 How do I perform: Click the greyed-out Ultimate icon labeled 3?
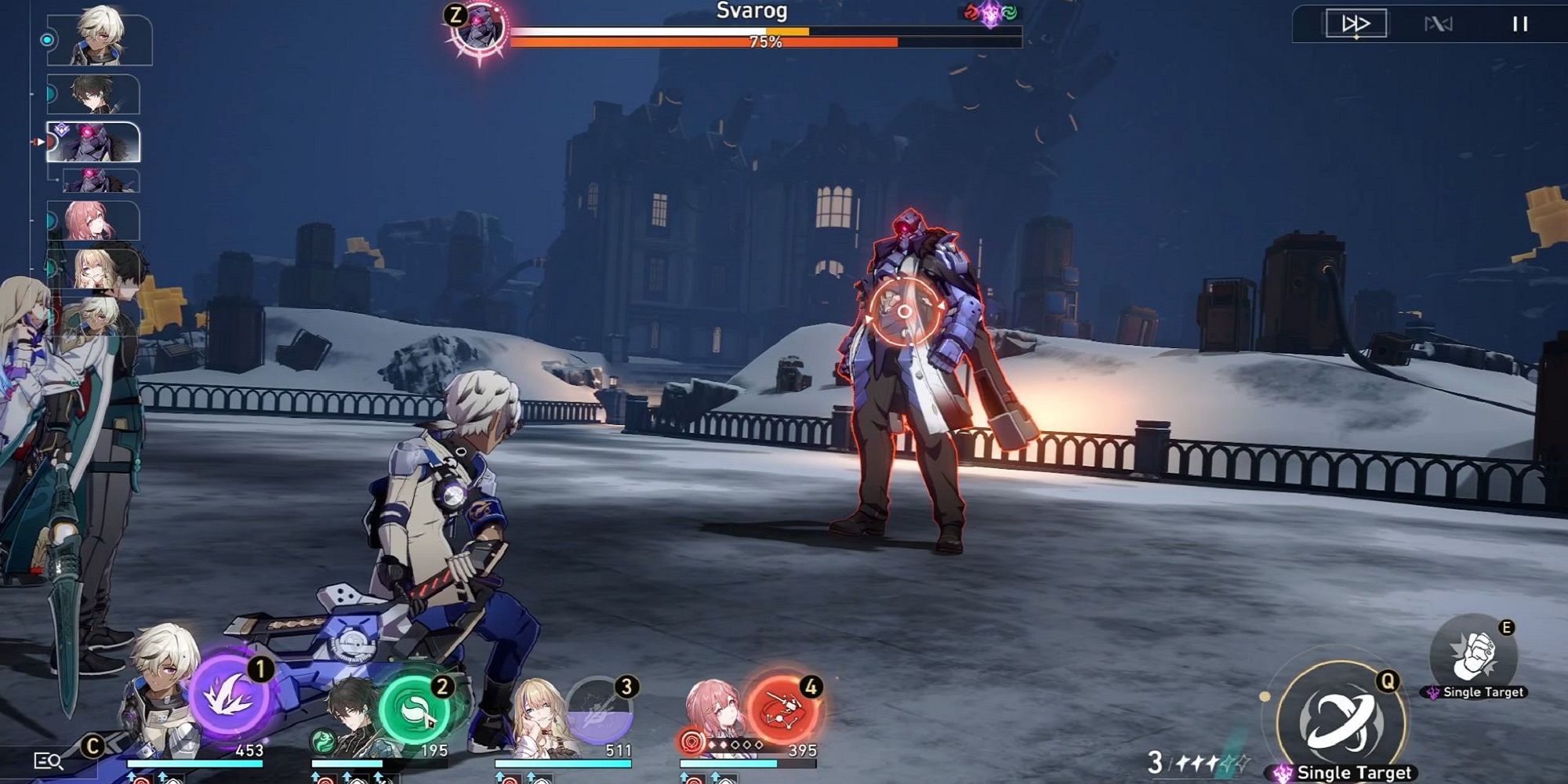[597, 710]
